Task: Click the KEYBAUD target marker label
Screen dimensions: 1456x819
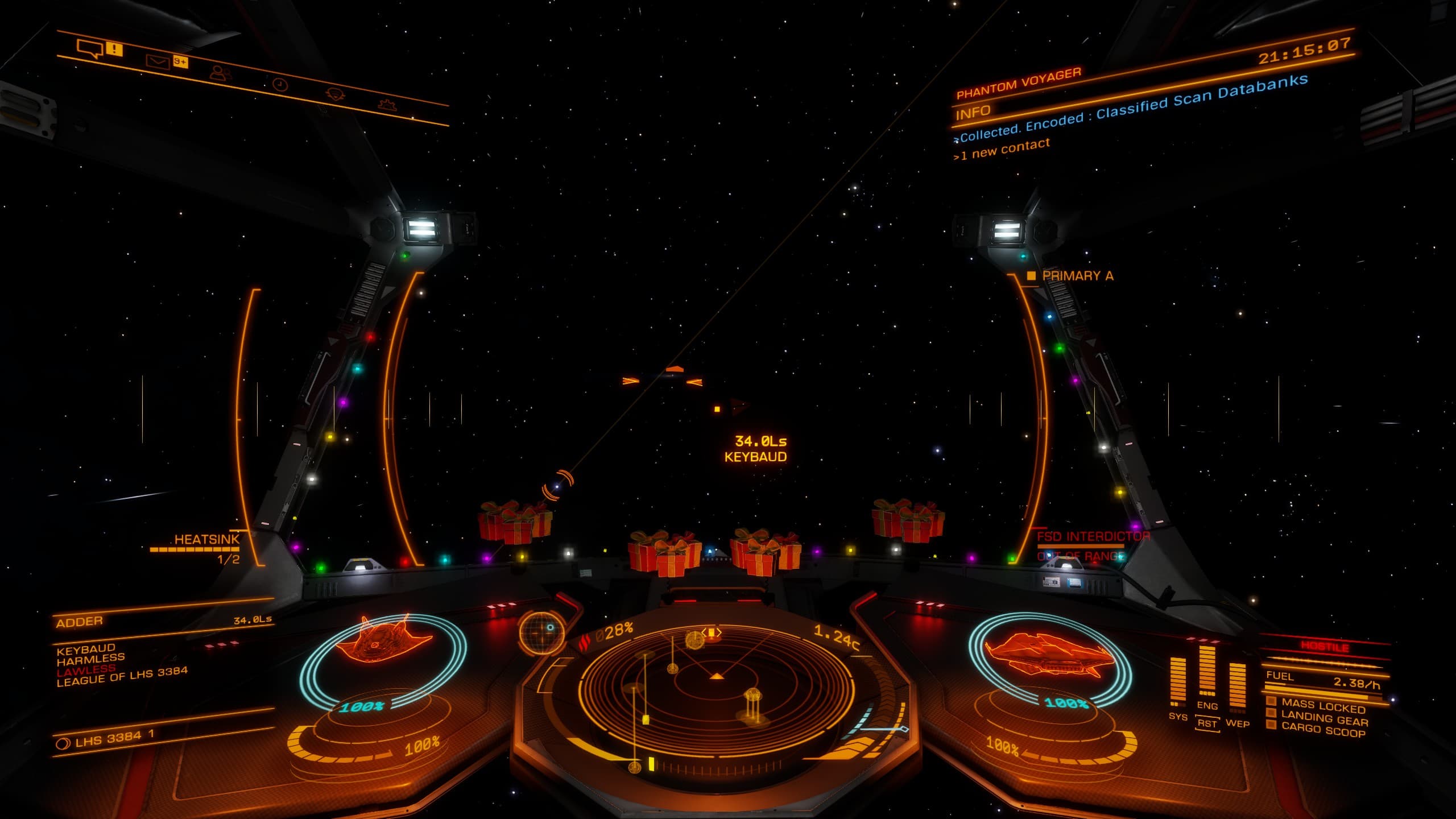Action: [755, 457]
